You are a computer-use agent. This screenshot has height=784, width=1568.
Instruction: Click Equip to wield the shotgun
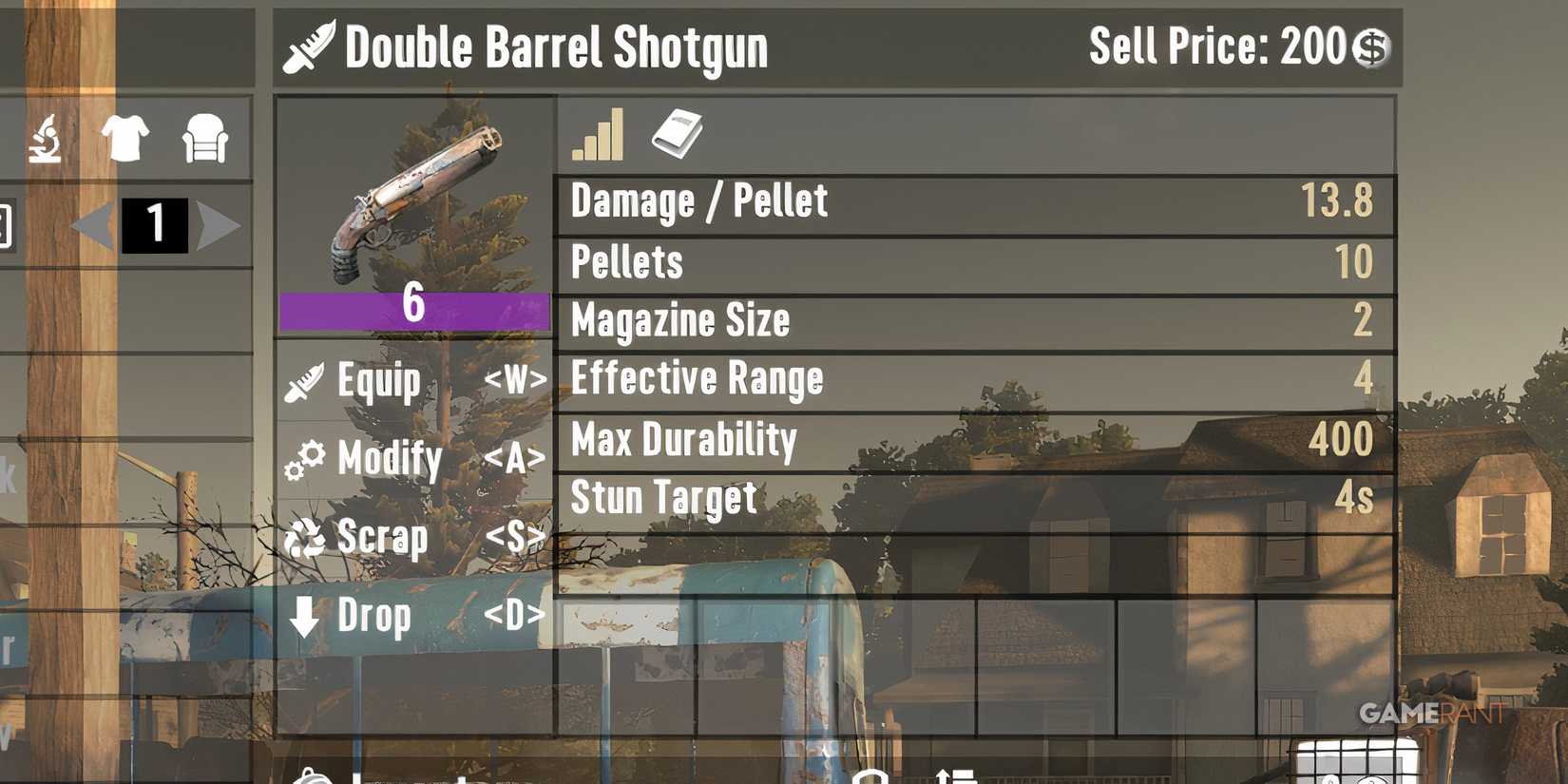click(x=379, y=381)
